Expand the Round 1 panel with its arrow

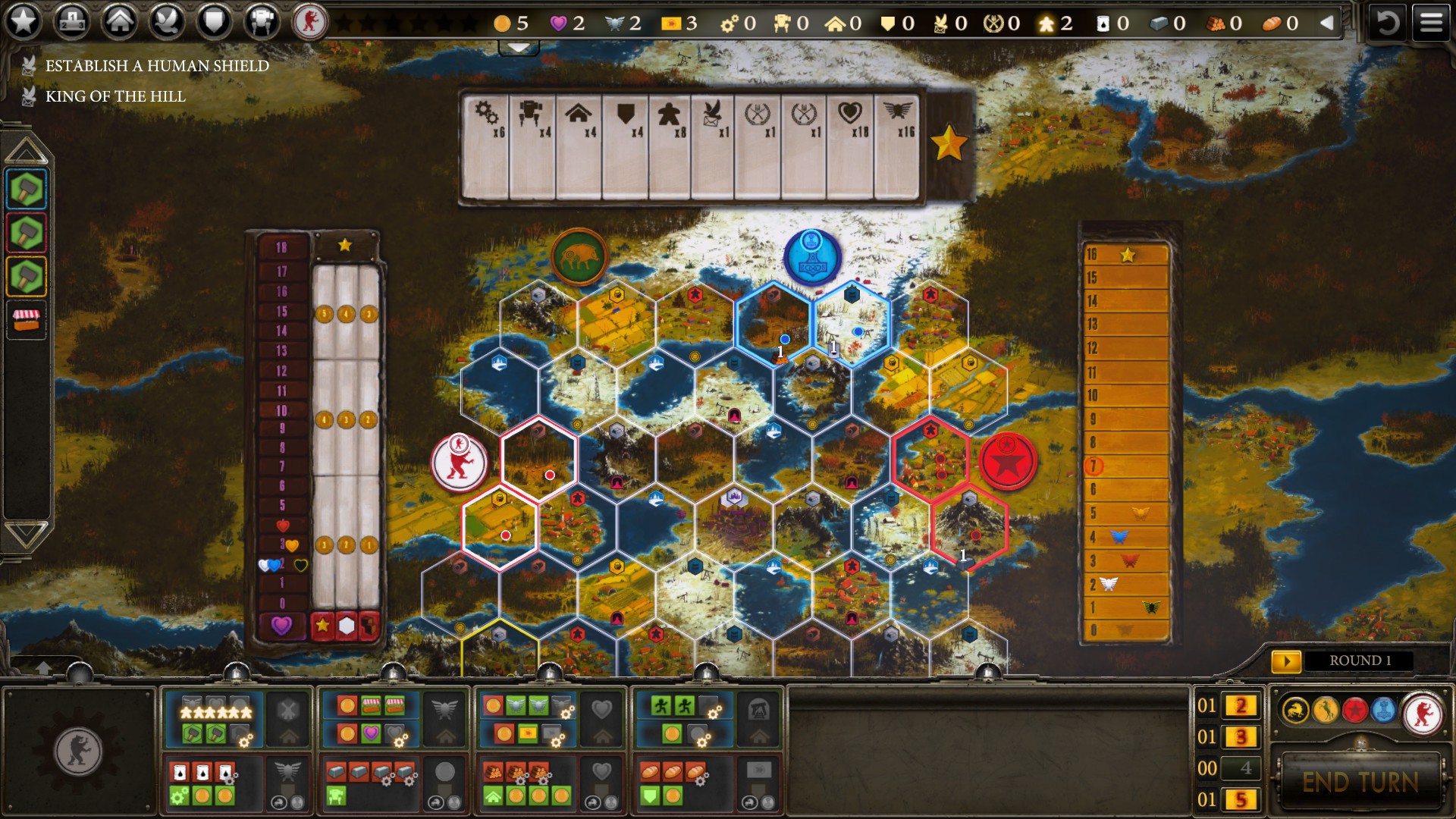point(1288,661)
